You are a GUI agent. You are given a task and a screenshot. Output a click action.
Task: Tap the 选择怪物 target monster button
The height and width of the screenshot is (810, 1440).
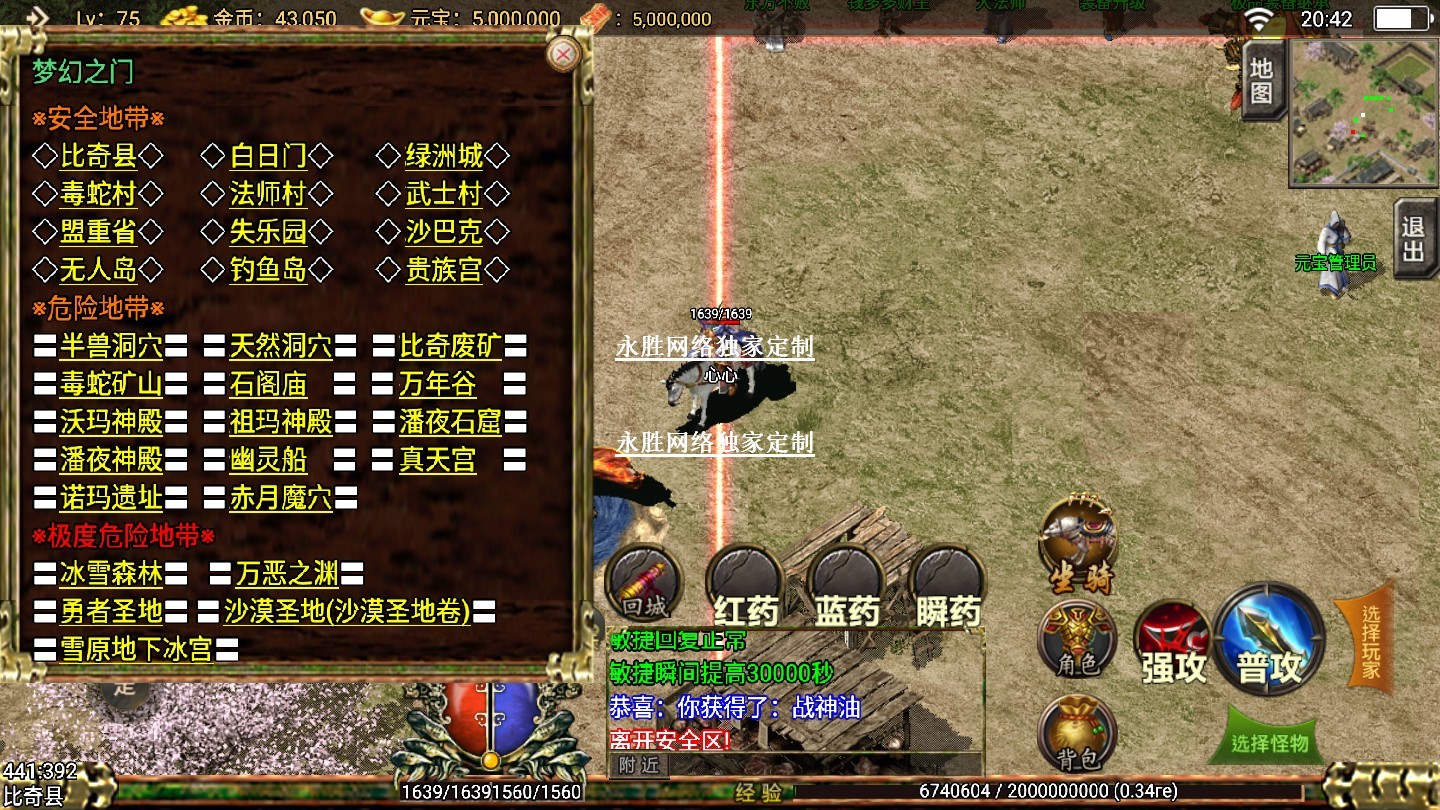(1269, 742)
